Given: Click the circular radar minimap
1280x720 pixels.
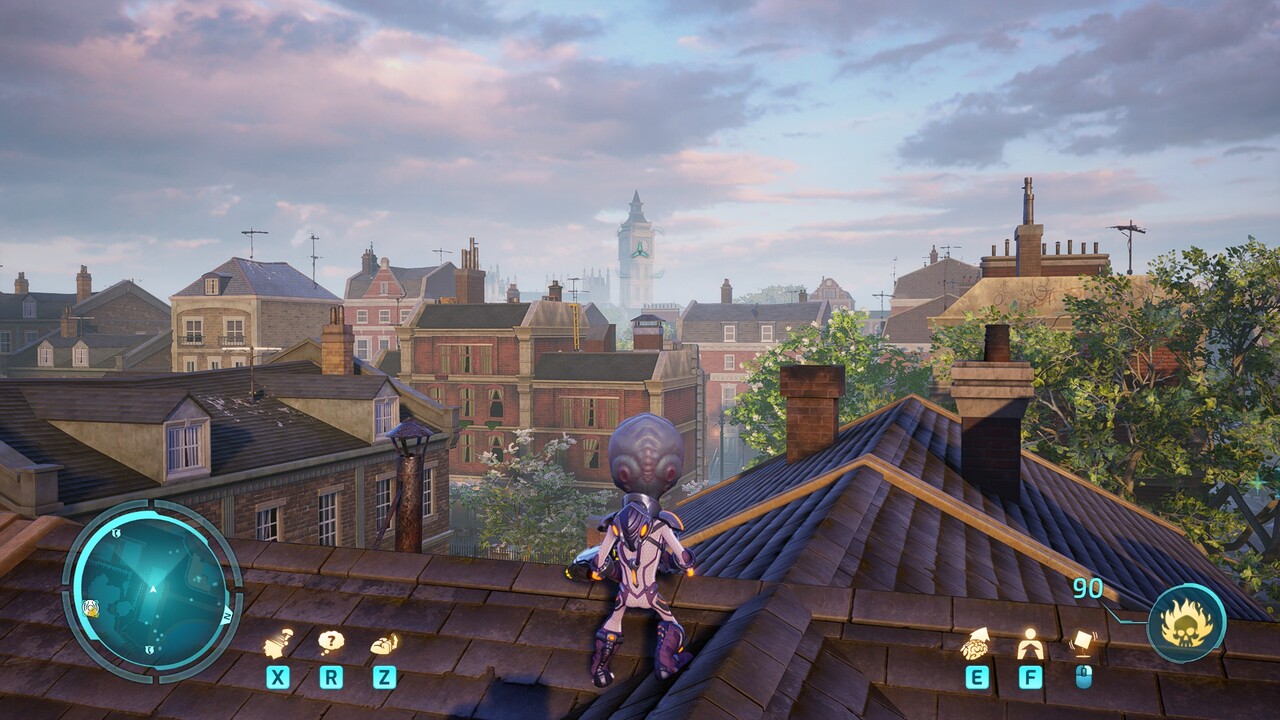Looking at the screenshot, I should pyautogui.click(x=152, y=591).
